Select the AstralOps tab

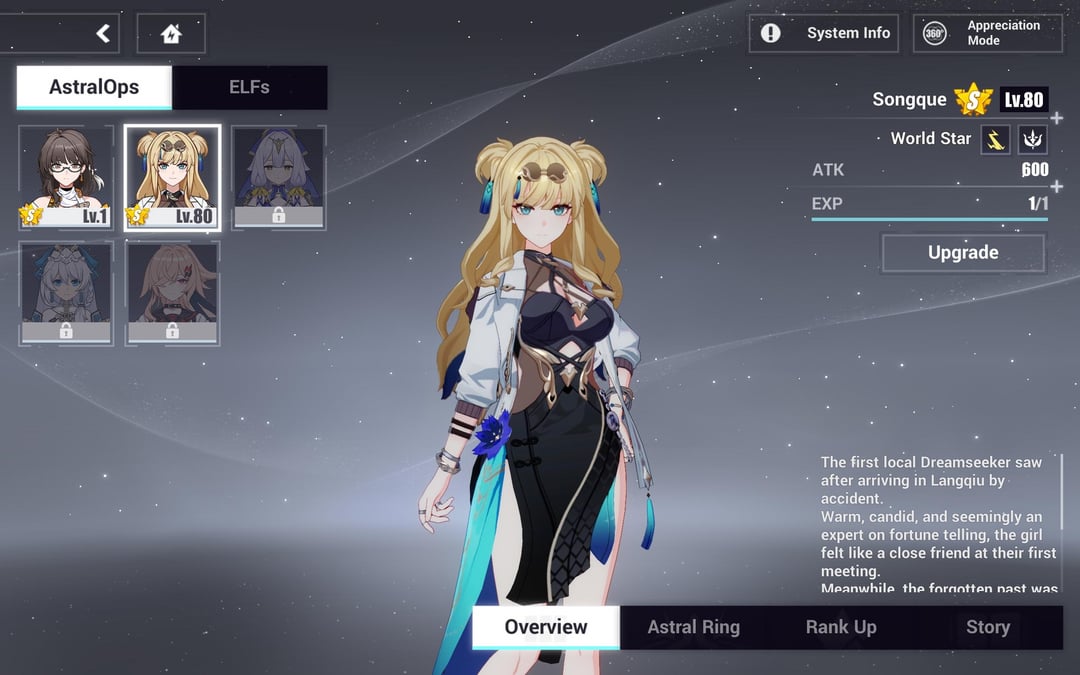pos(94,87)
